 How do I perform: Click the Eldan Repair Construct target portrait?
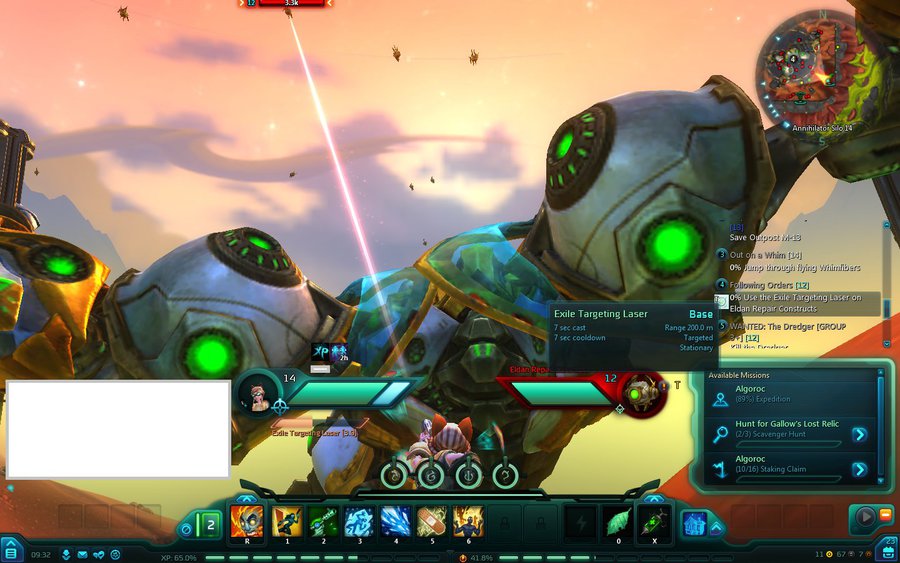coord(641,393)
